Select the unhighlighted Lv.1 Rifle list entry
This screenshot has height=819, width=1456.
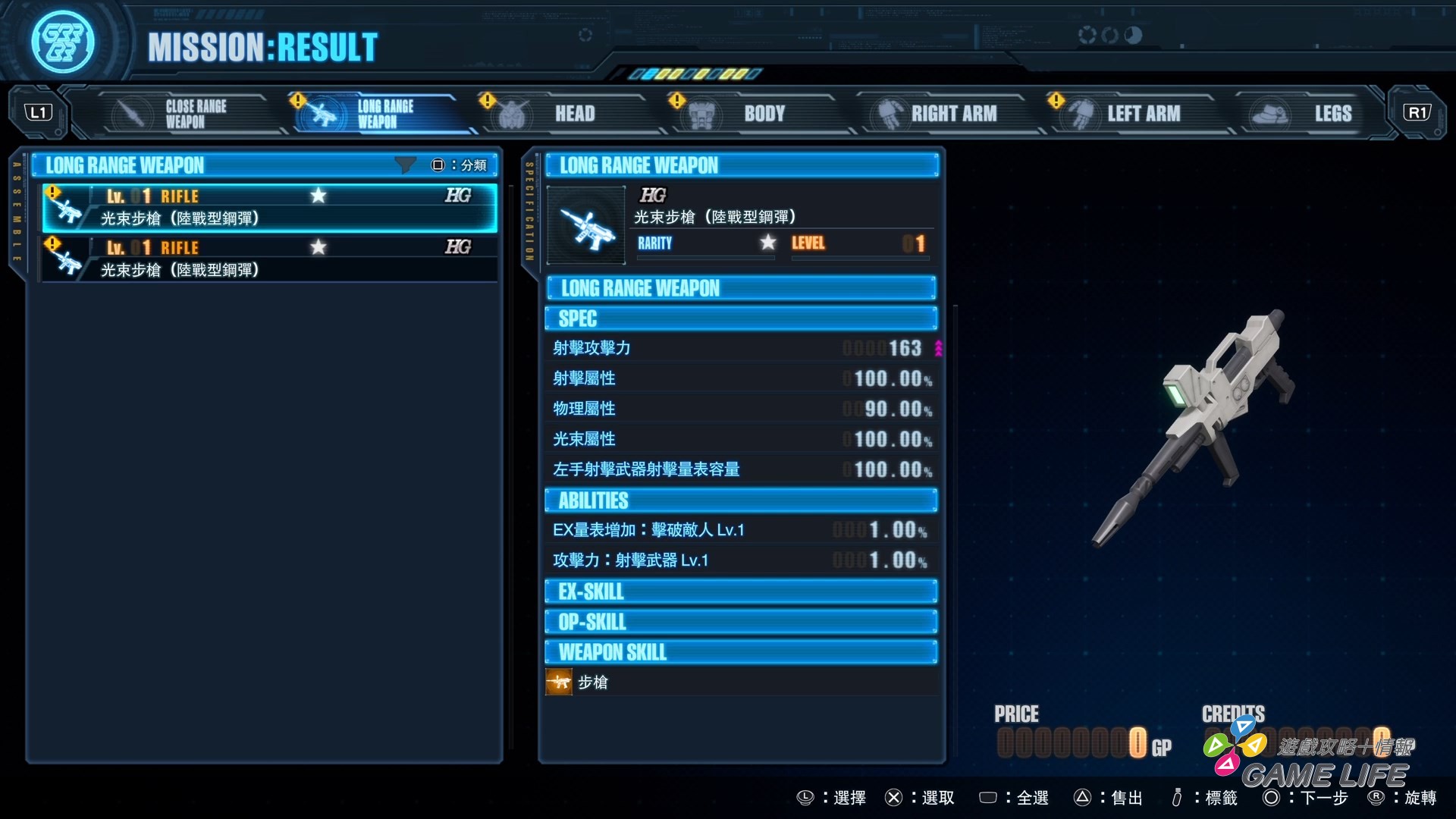tap(269, 259)
